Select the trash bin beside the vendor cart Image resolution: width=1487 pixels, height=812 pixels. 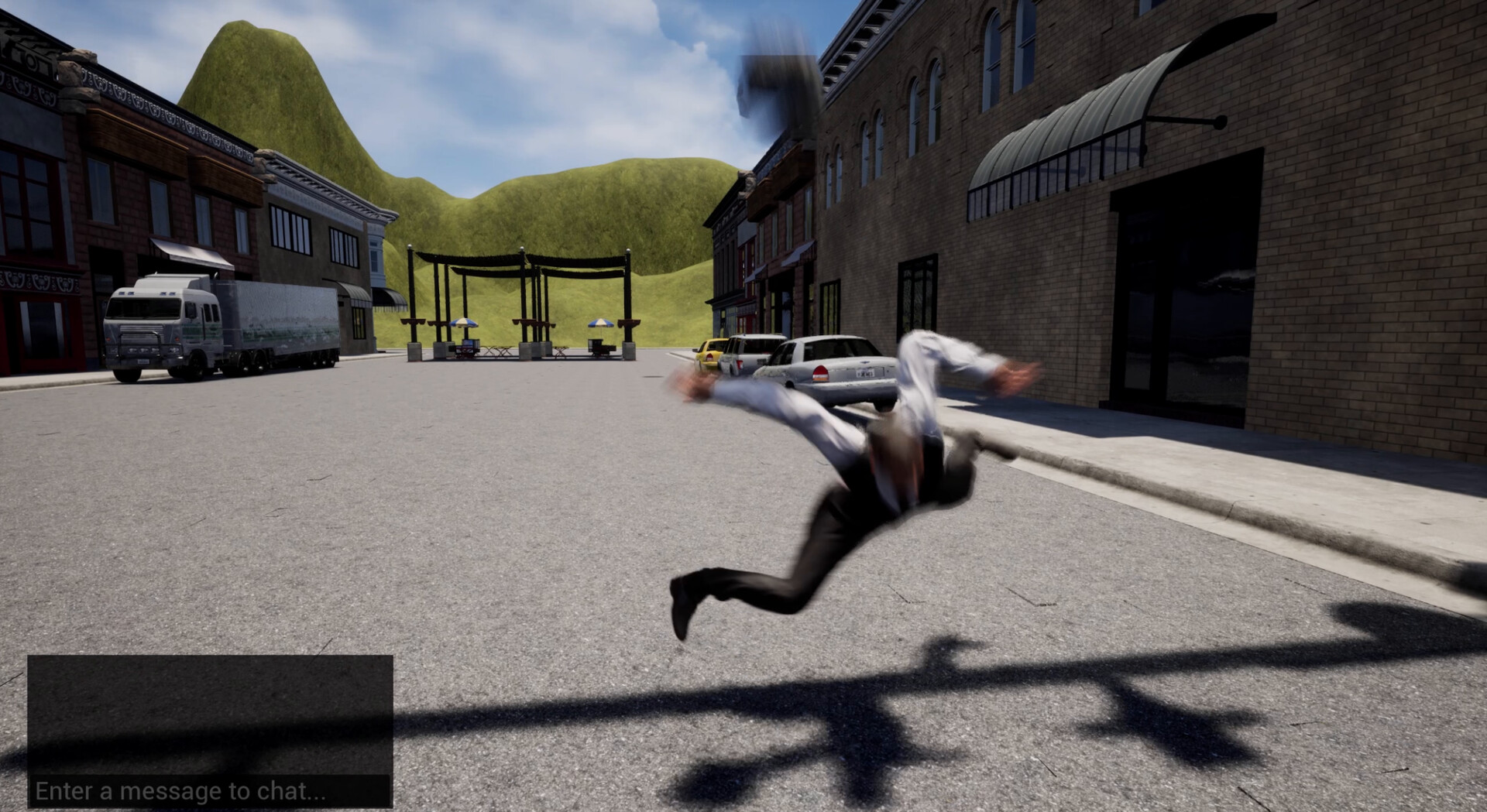pyautogui.click(x=453, y=350)
